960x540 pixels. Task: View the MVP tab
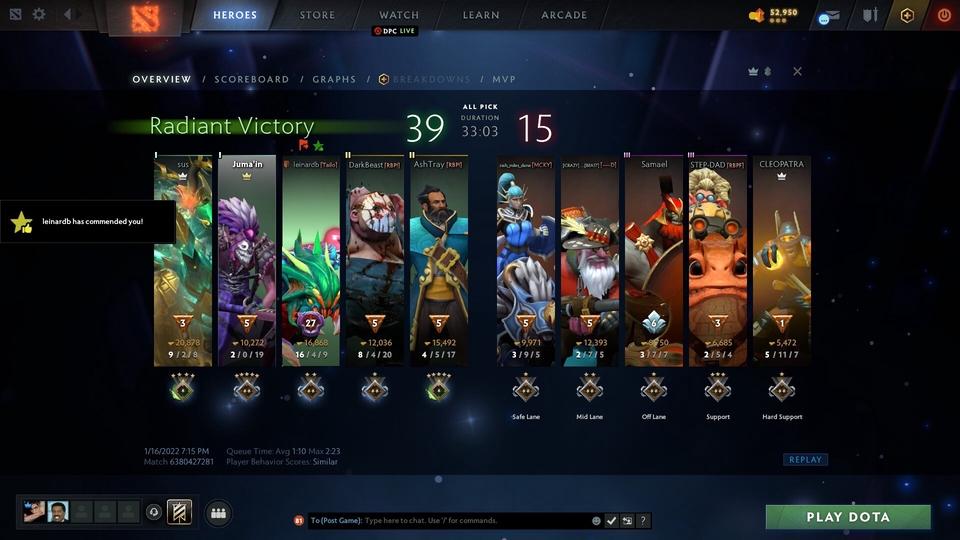click(503, 79)
